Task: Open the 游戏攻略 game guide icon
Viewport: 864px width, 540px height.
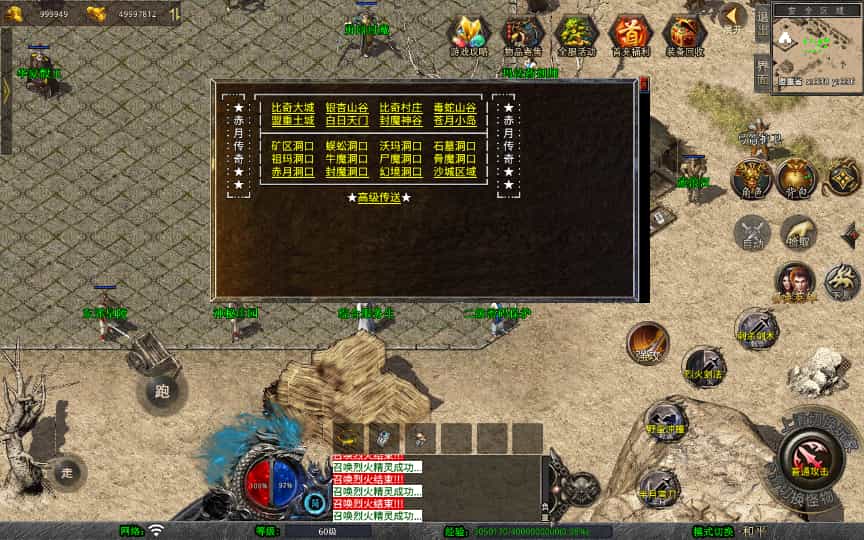Action: point(468,37)
